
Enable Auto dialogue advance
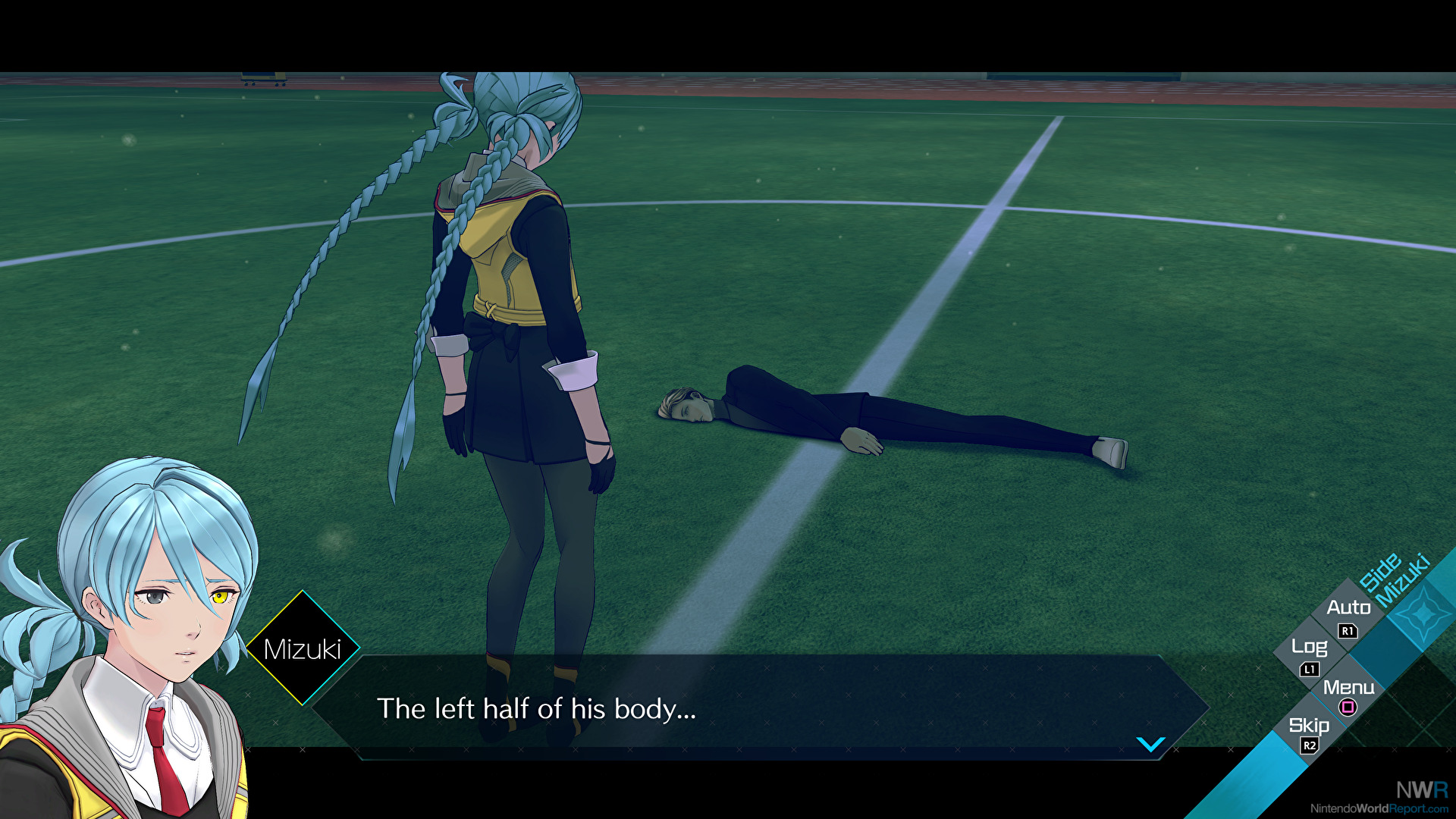[1348, 608]
